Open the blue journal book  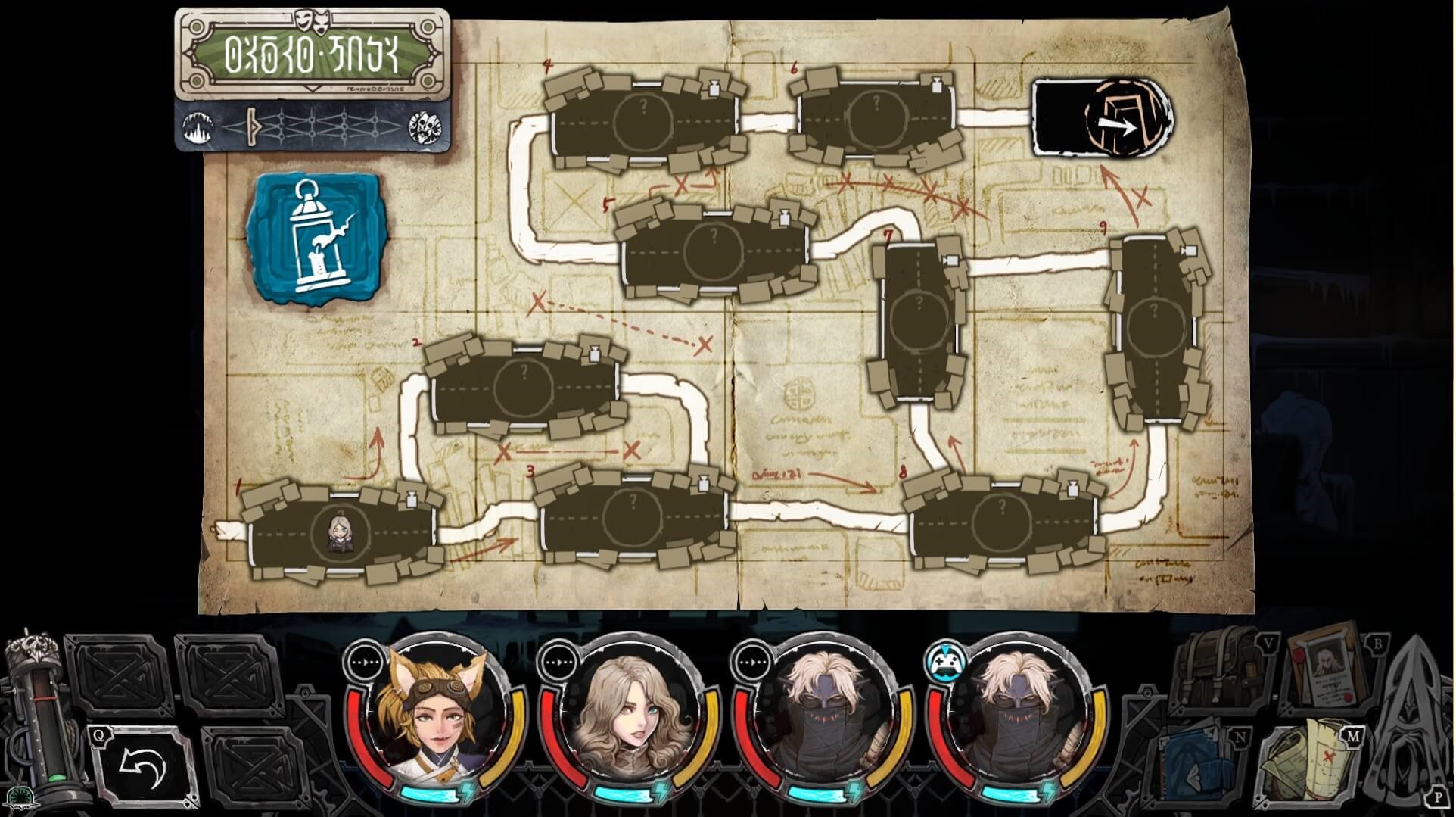1204,765
